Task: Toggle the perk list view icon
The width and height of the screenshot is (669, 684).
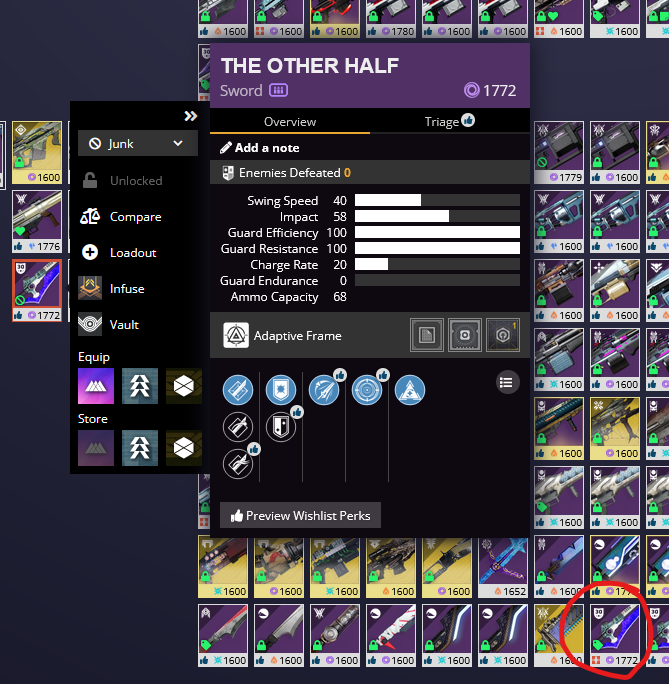Action: 507,381
